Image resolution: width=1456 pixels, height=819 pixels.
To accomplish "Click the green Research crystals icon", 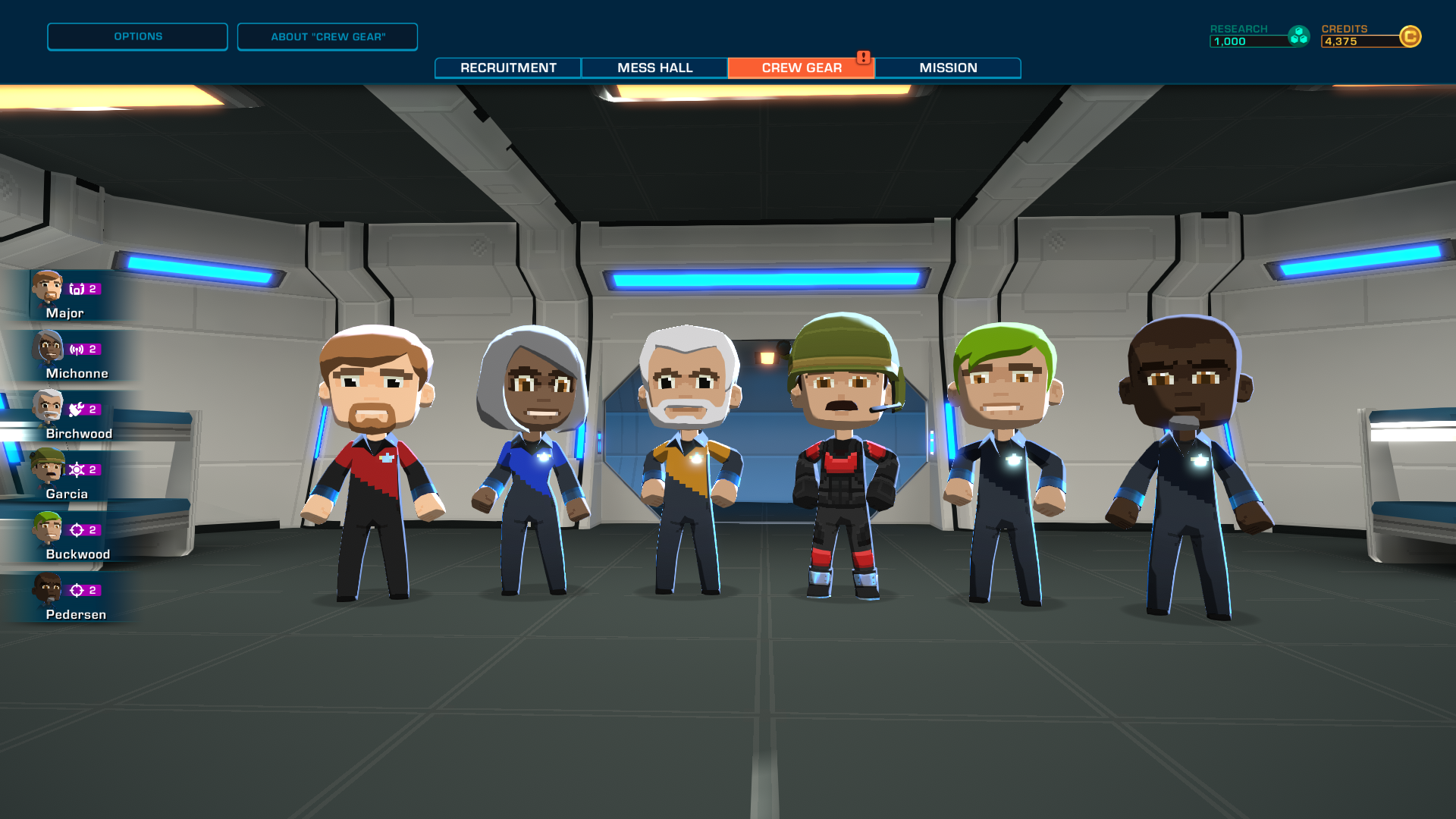I will coord(1300,34).
